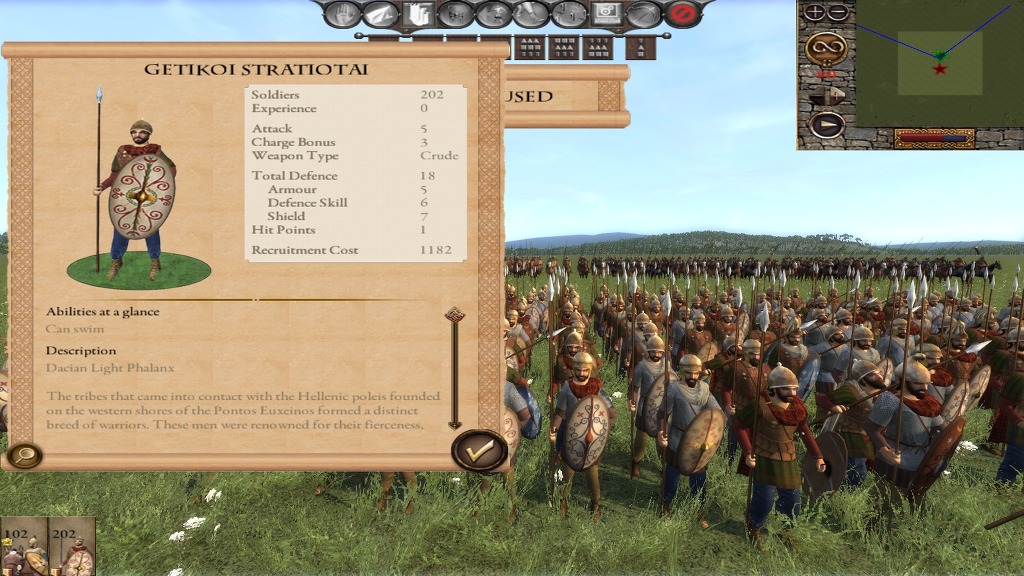Select the 202-soldier unit card

click(72, 547)
